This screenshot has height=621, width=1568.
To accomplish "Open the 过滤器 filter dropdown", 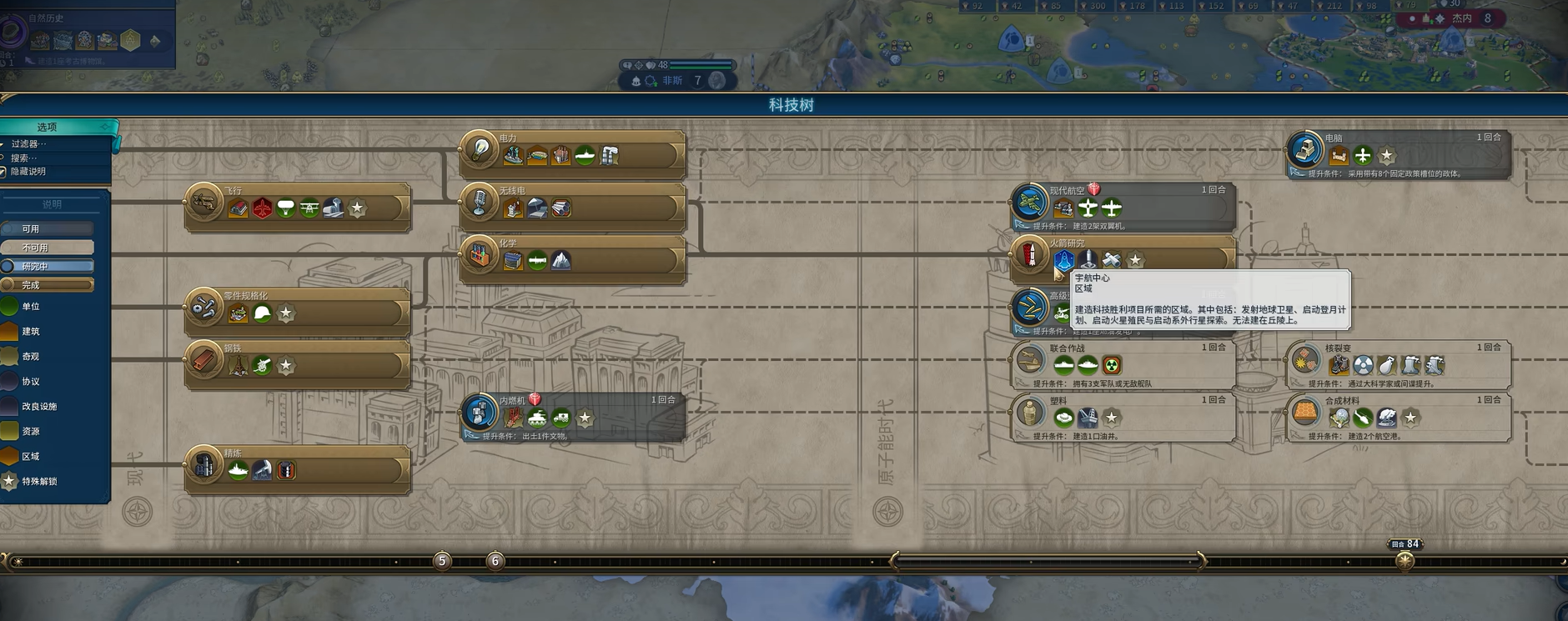I will click(x=29, y=144).
